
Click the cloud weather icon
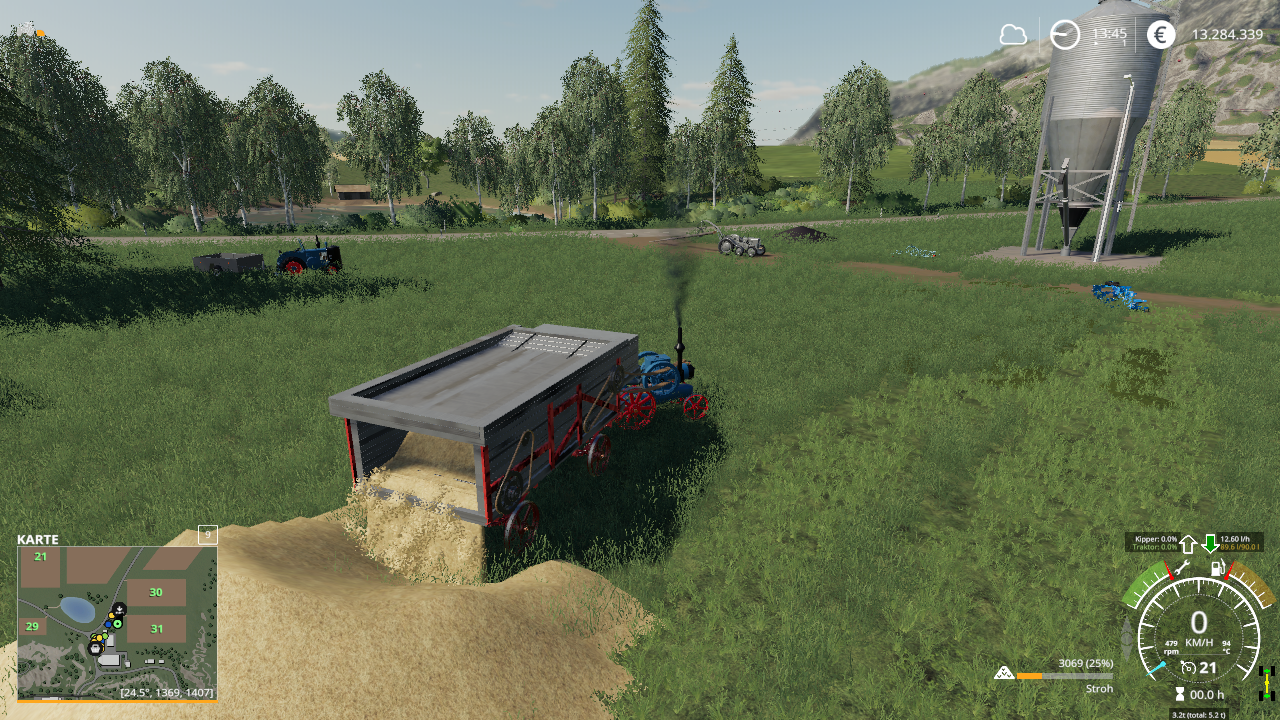pyautogui.click(x=1013, y=35)
